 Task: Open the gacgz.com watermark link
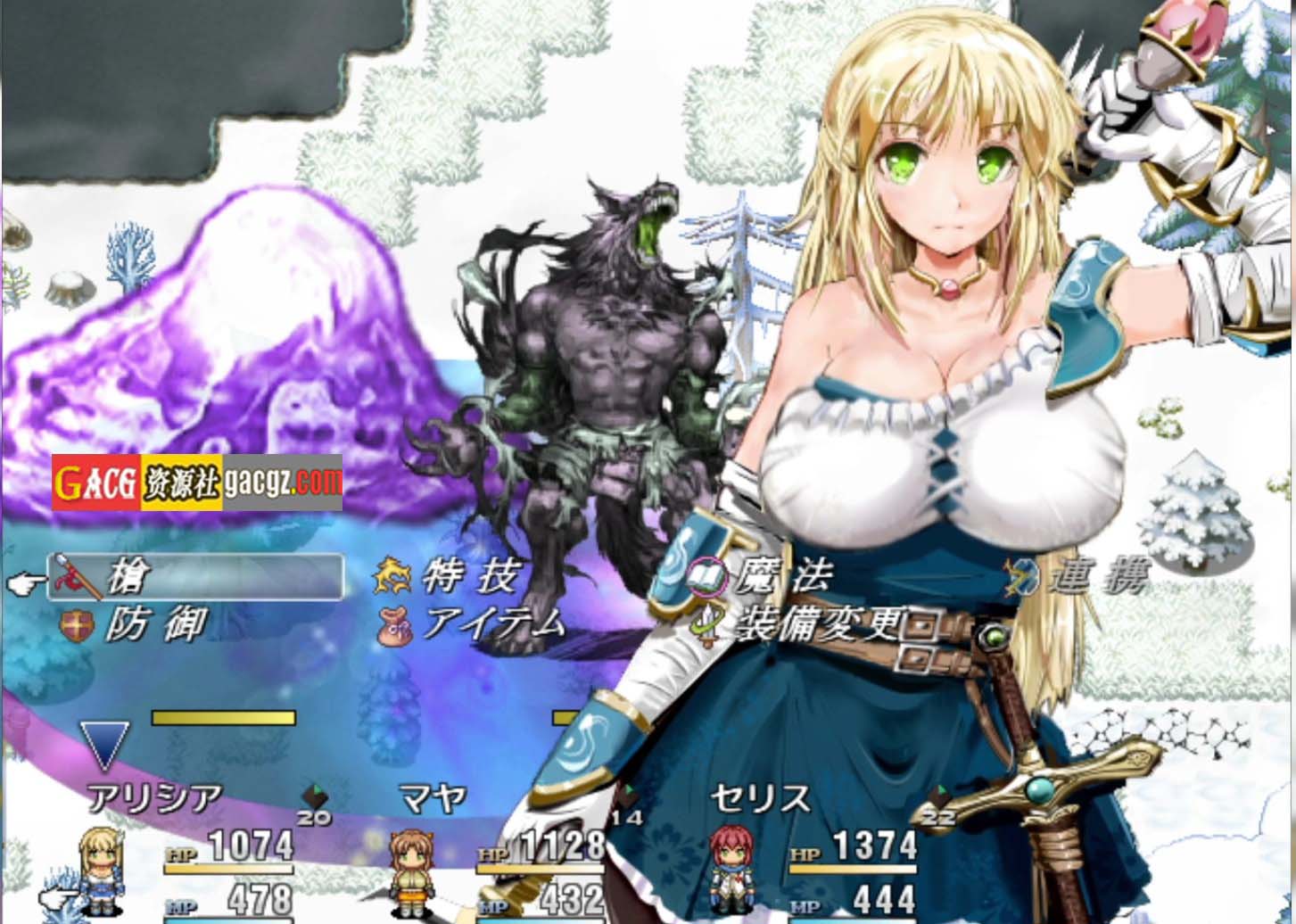tap(282, 483)
